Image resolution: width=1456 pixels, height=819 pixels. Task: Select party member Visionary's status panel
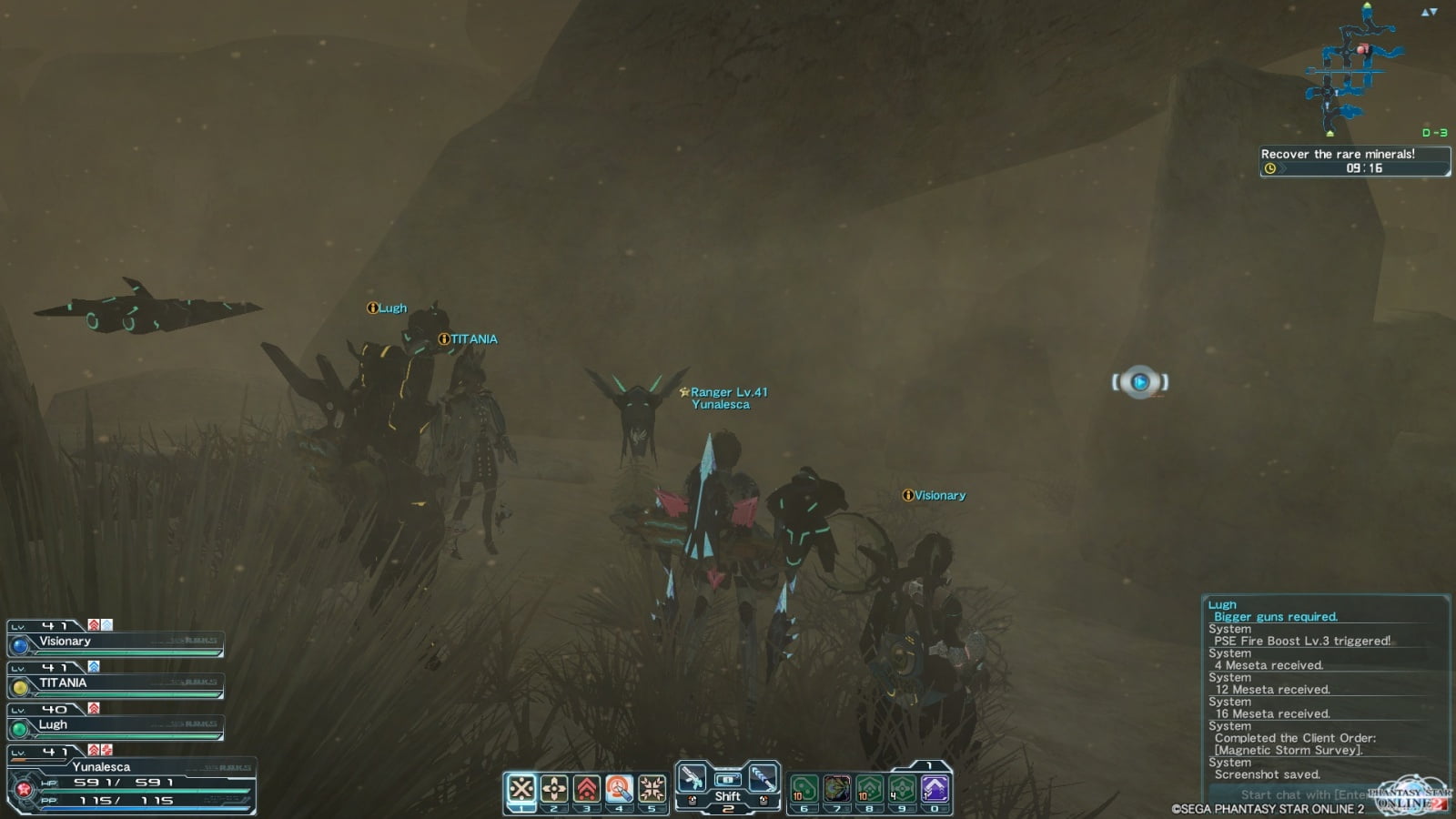point(116,641)
